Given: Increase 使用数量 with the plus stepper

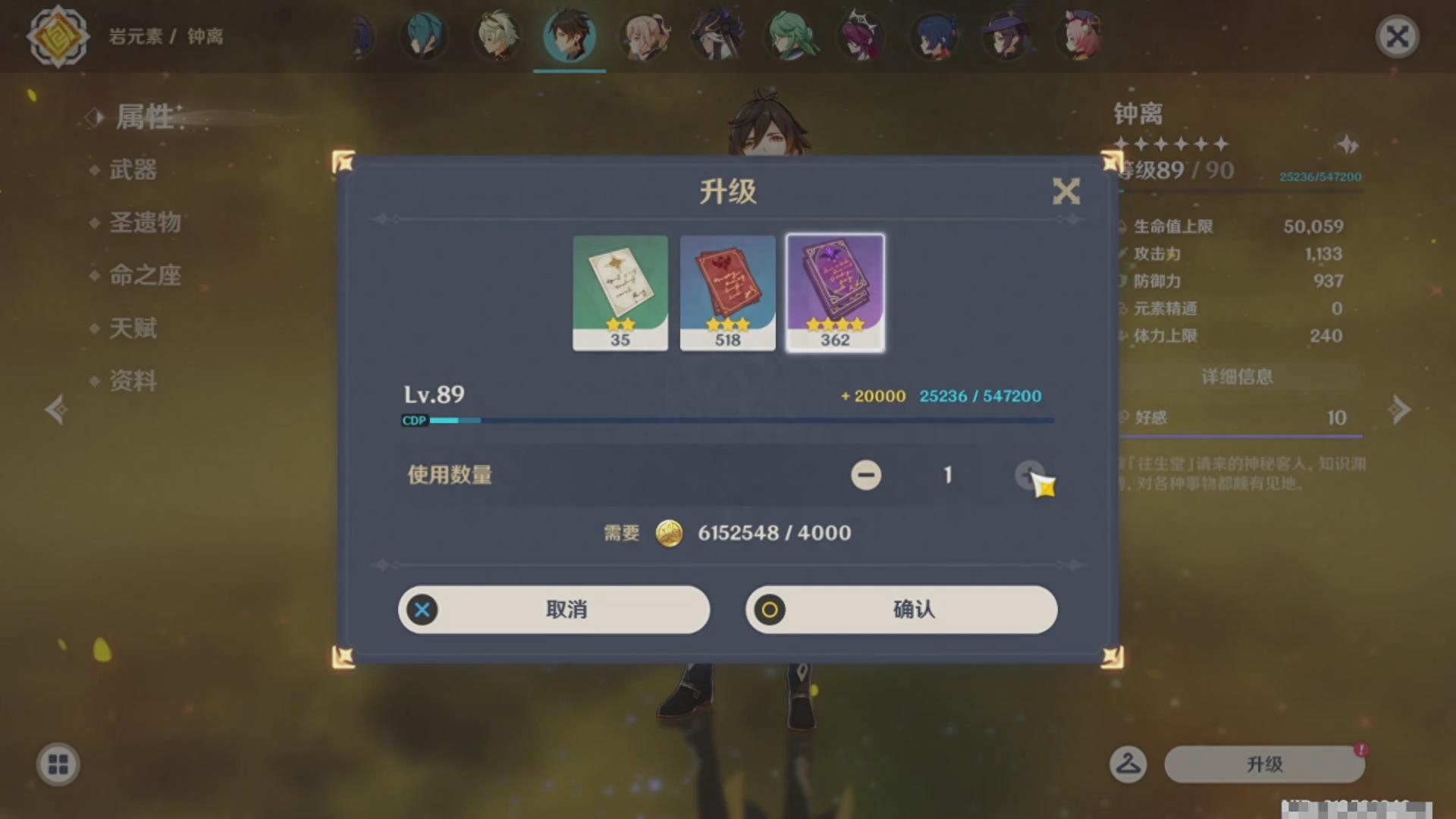Looking at the screenshot, I should point(1029,475).
